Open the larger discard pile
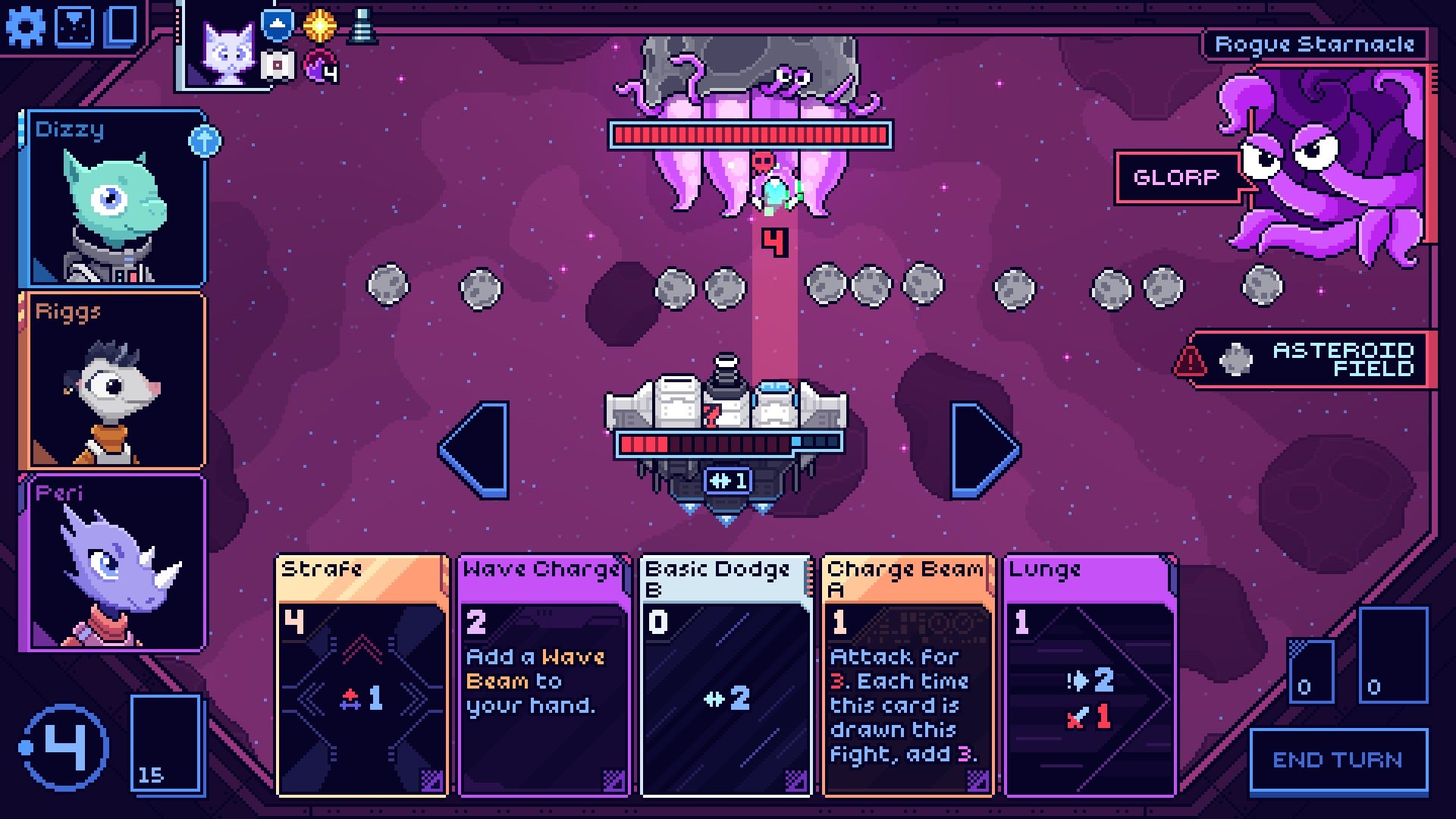 (1392, 655)
